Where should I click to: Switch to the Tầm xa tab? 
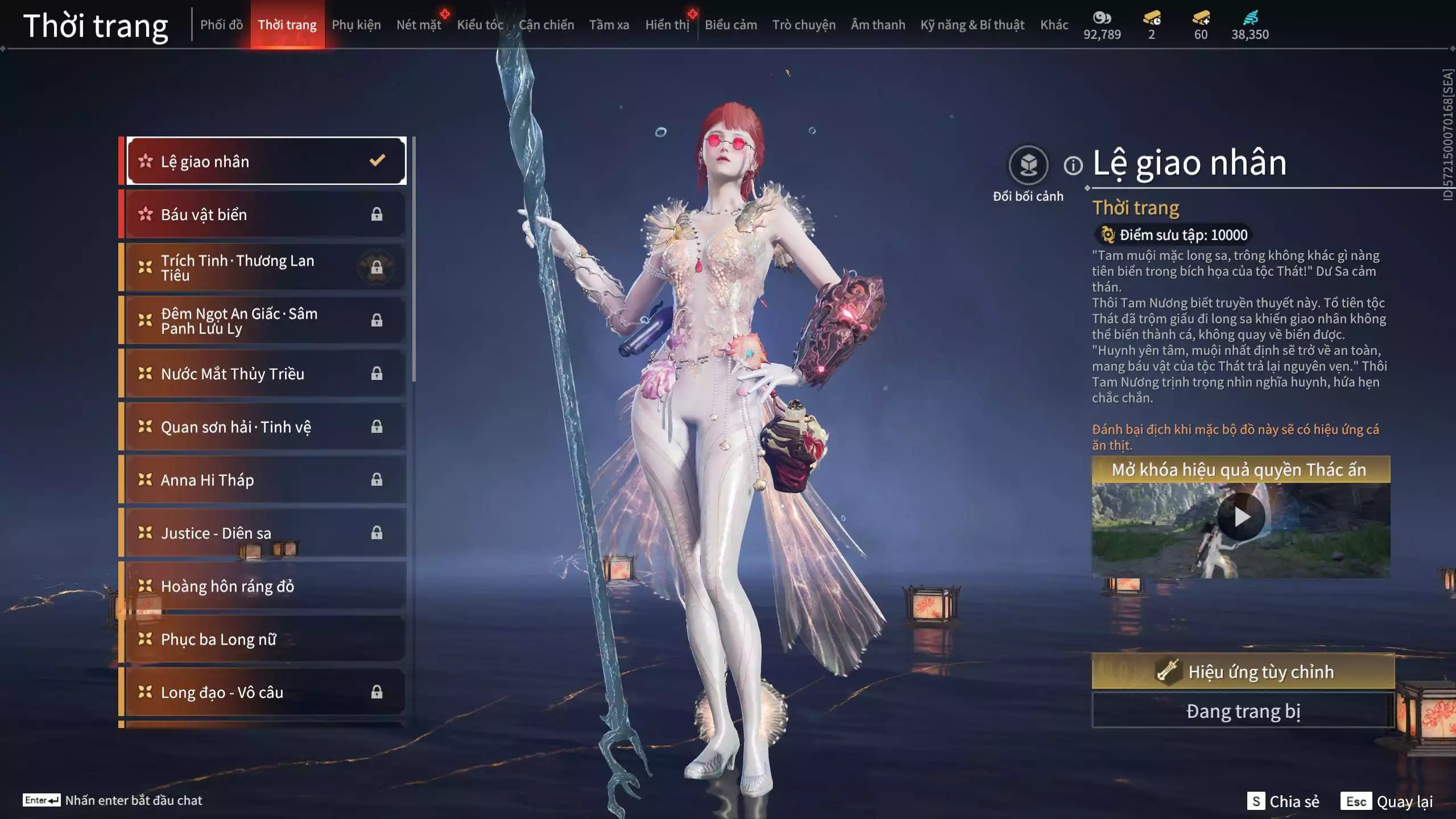(x=609, y=25)
